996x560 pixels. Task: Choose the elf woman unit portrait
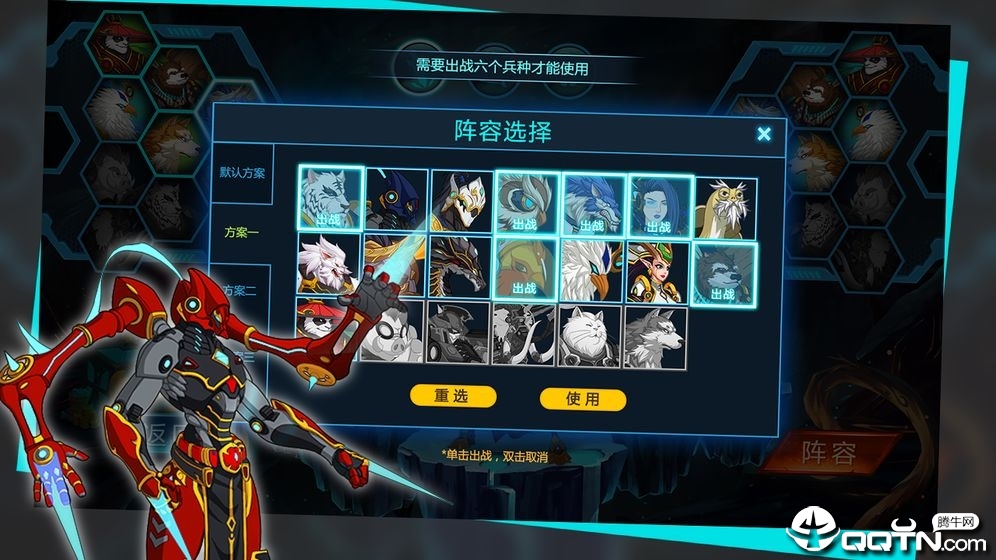658,271
